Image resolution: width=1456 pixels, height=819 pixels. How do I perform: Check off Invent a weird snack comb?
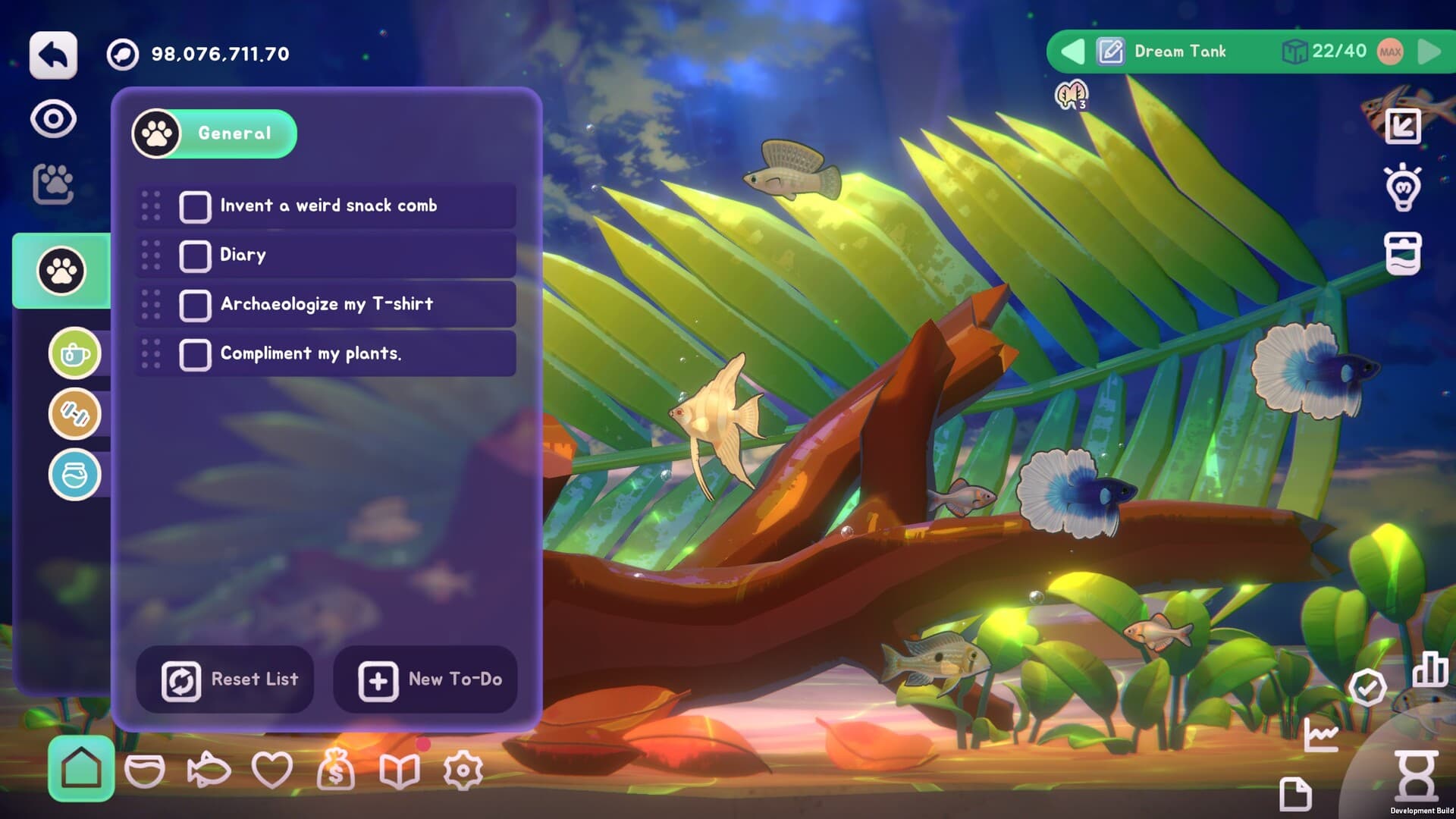tap(195, 206)
